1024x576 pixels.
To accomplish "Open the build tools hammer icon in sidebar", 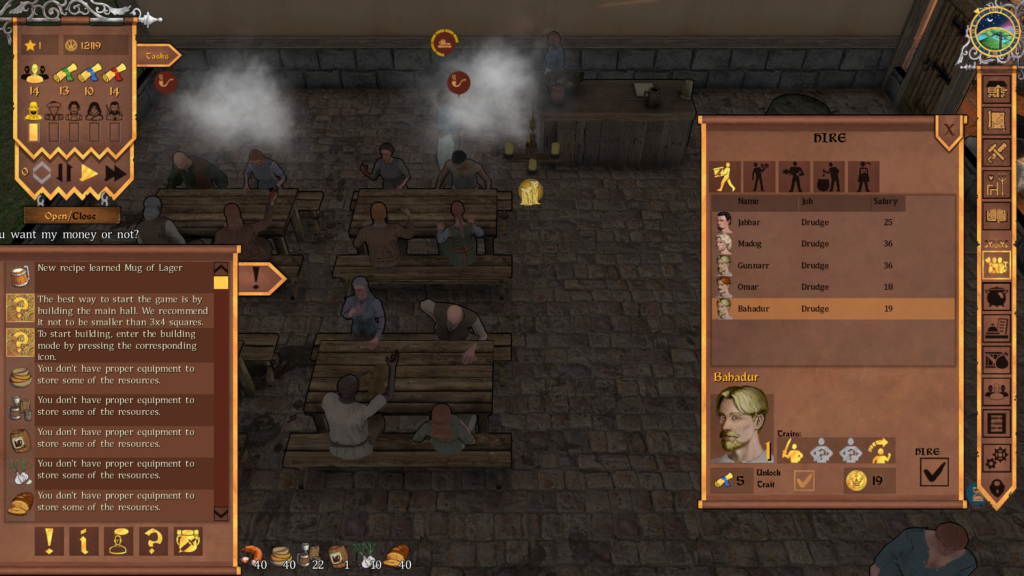I will 997,152.
